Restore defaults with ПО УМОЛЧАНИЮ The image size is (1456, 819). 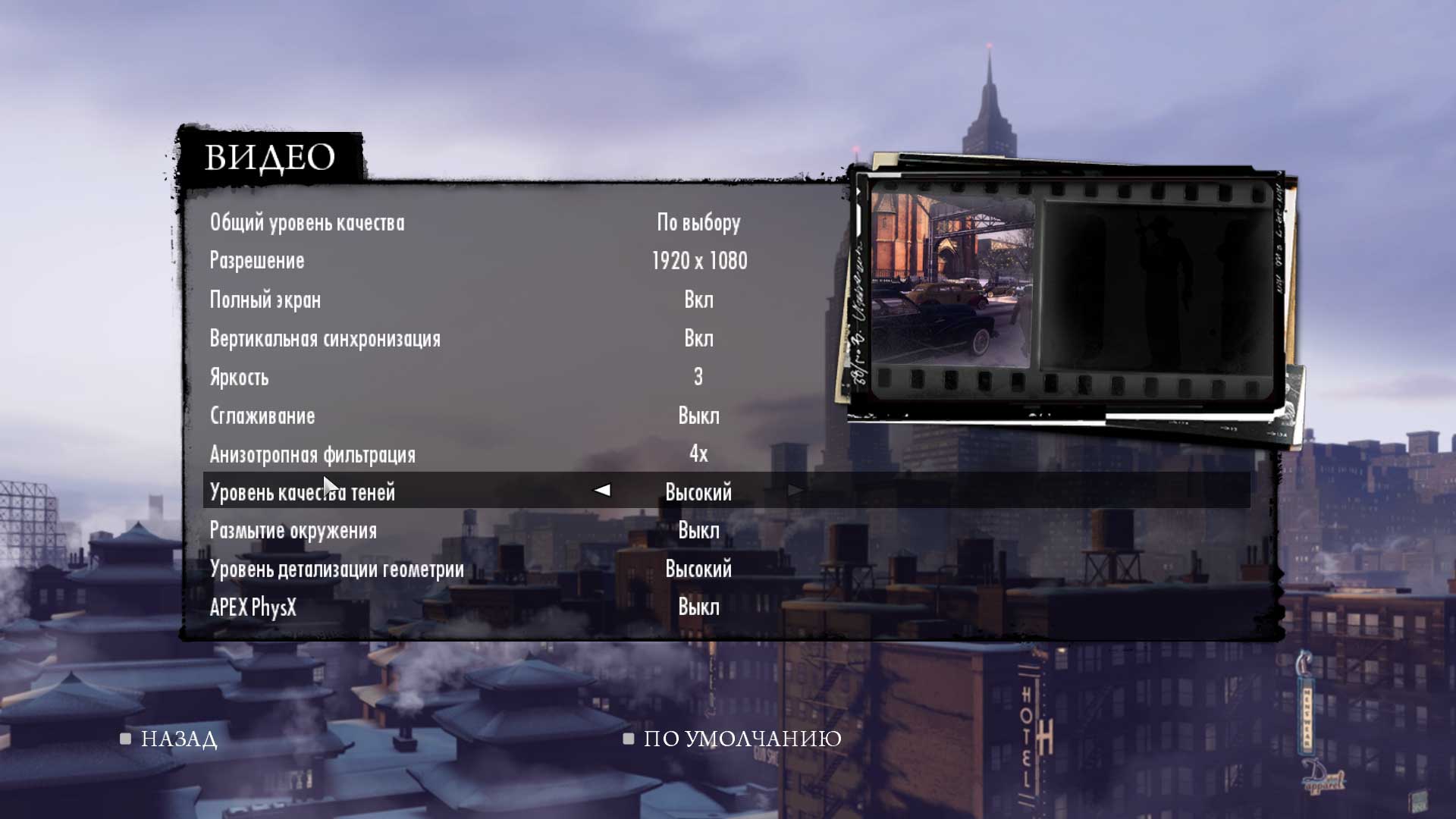coord(742,739)
